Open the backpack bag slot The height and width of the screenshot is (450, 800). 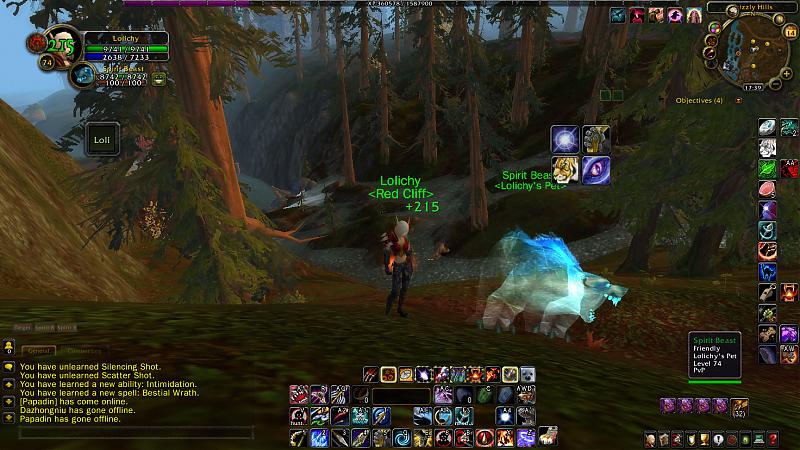(x=739, y=407)
